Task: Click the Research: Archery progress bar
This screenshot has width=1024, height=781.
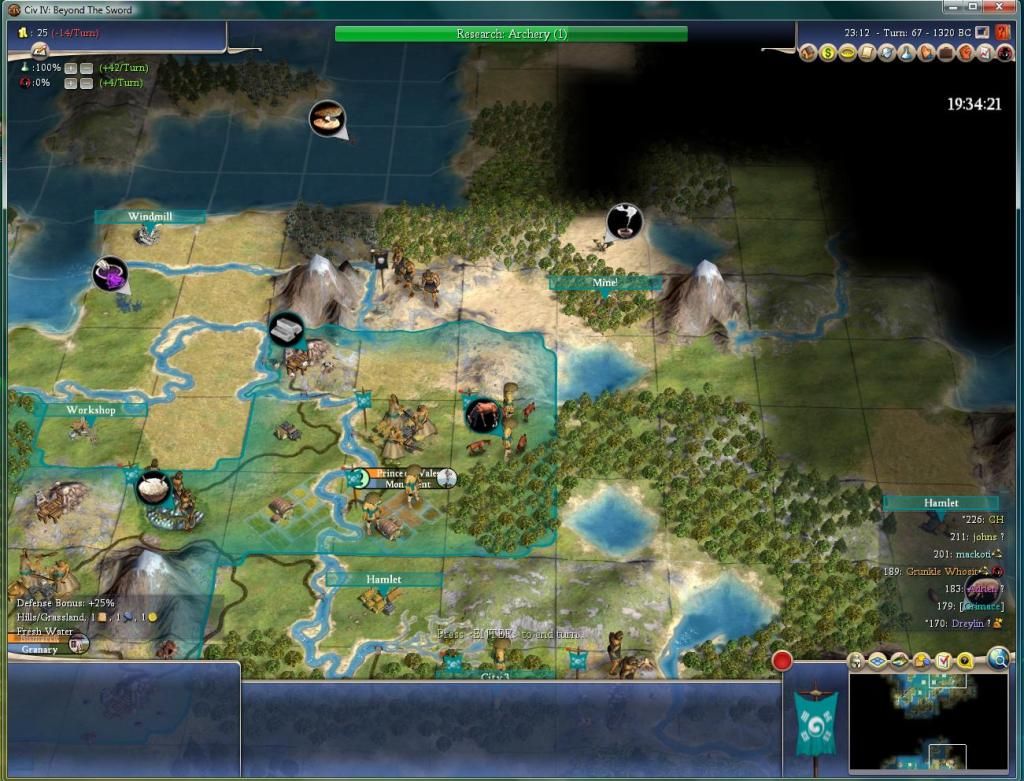Action: (x=511, y=34)
